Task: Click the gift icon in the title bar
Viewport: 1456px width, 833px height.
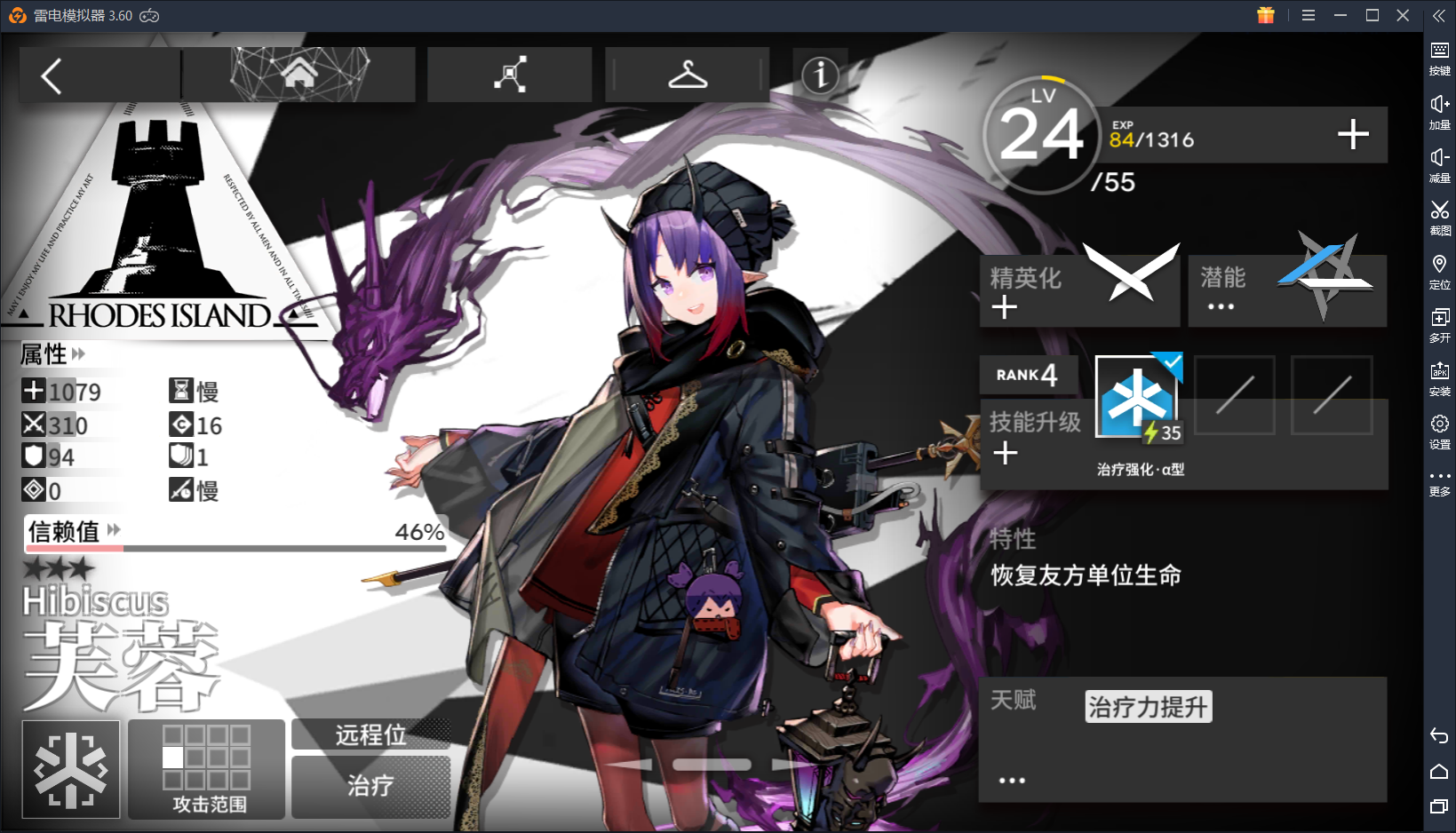Action: tap(1265, 15)
